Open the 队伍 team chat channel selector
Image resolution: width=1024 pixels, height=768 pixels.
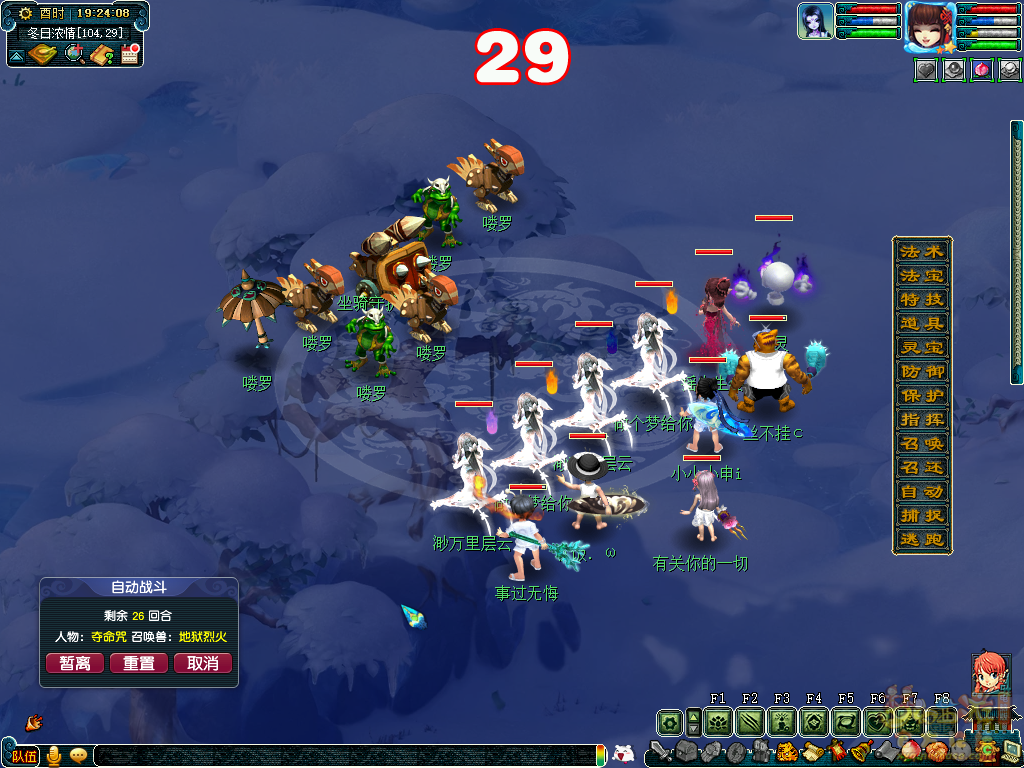(x=24, y=756)
